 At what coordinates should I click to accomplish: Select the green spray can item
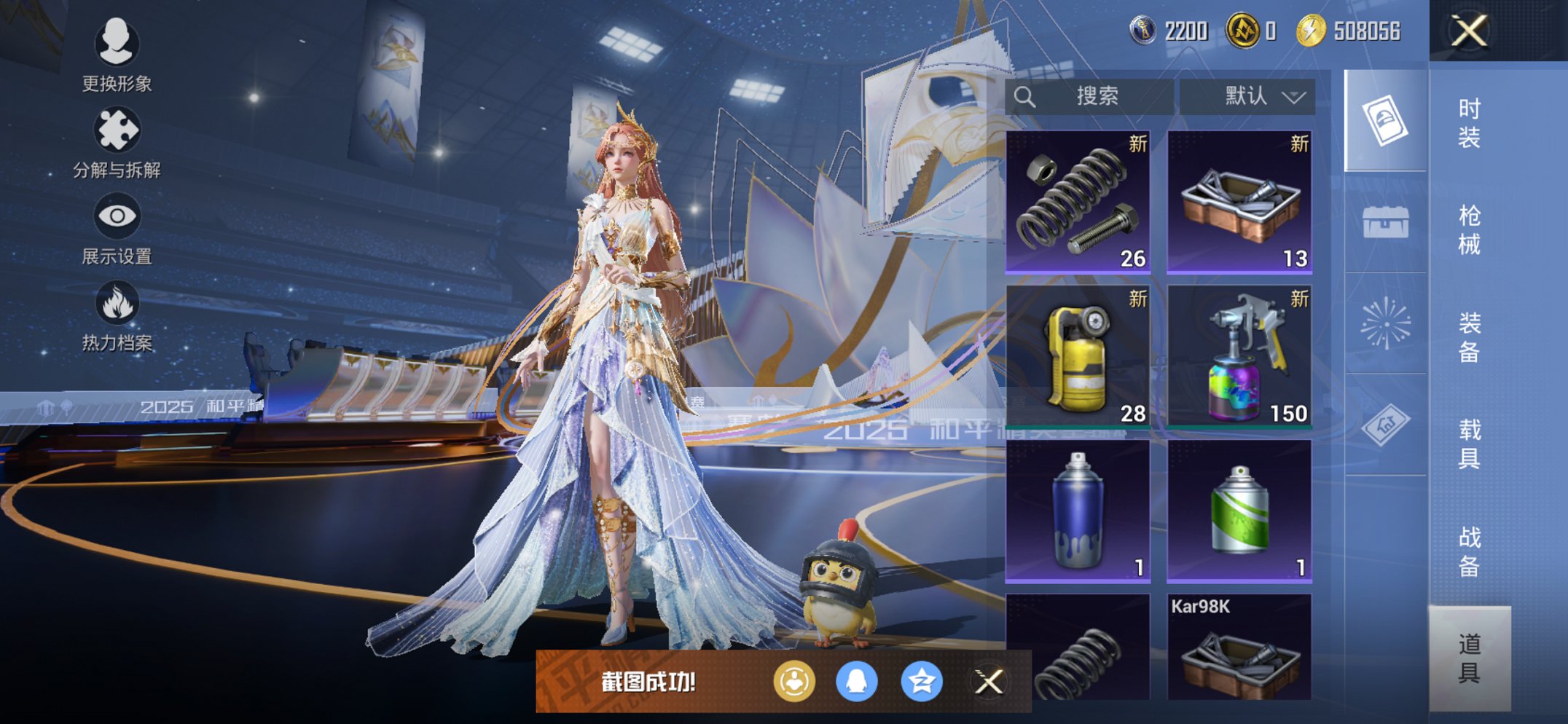[1239, 510]
